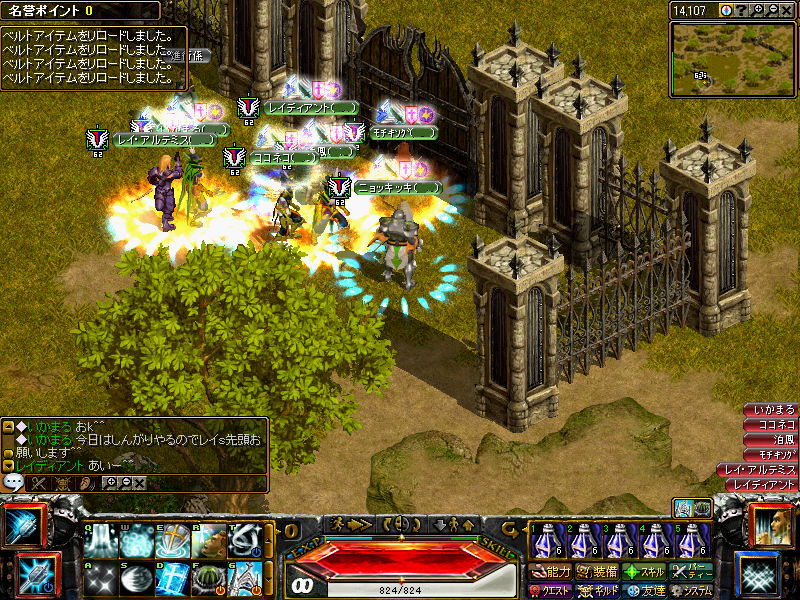This screenshot has width=800, height=600.
Task: Open the 能力 (abilities) menu
Action: click(x=550, y=572)
